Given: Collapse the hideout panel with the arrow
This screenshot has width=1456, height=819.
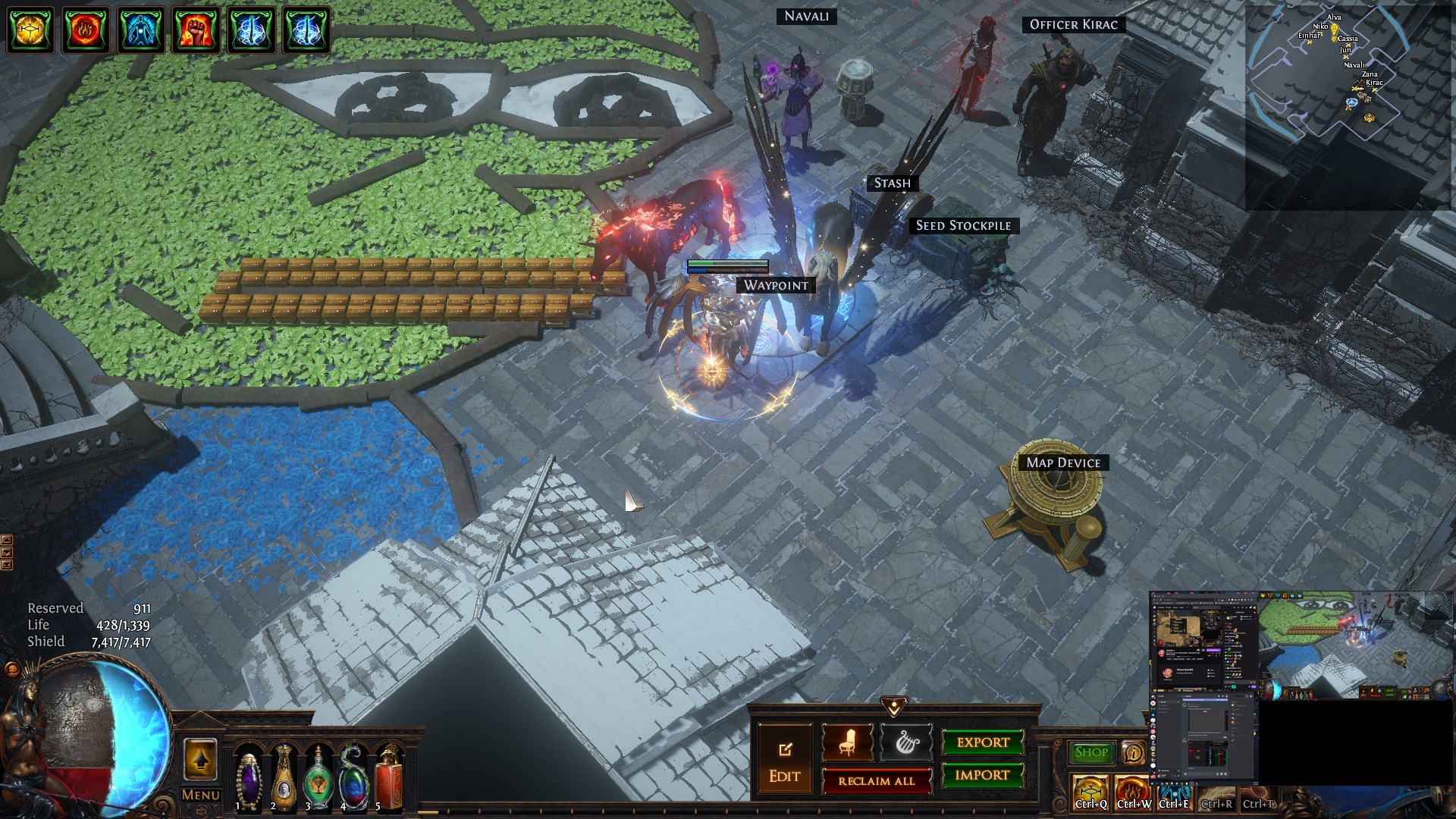Looking at the screenshot, I should coord(894,707).
